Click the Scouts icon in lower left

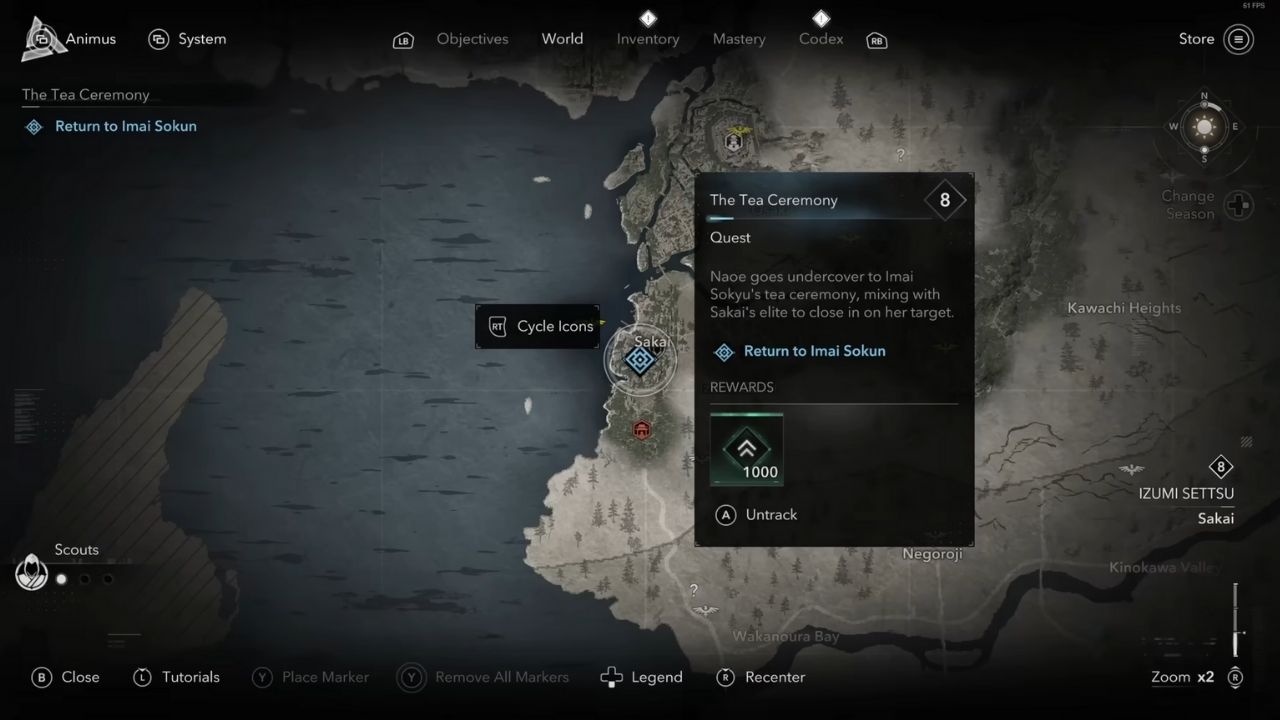point(31,572)
